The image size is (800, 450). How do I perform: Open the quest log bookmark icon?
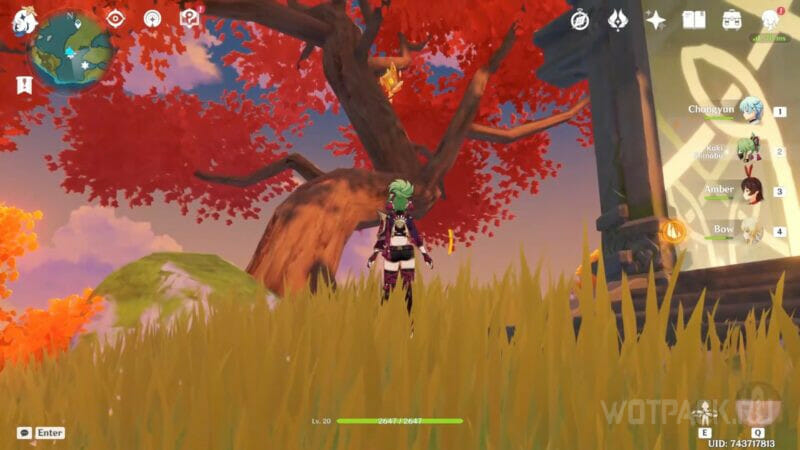[24, 86]
